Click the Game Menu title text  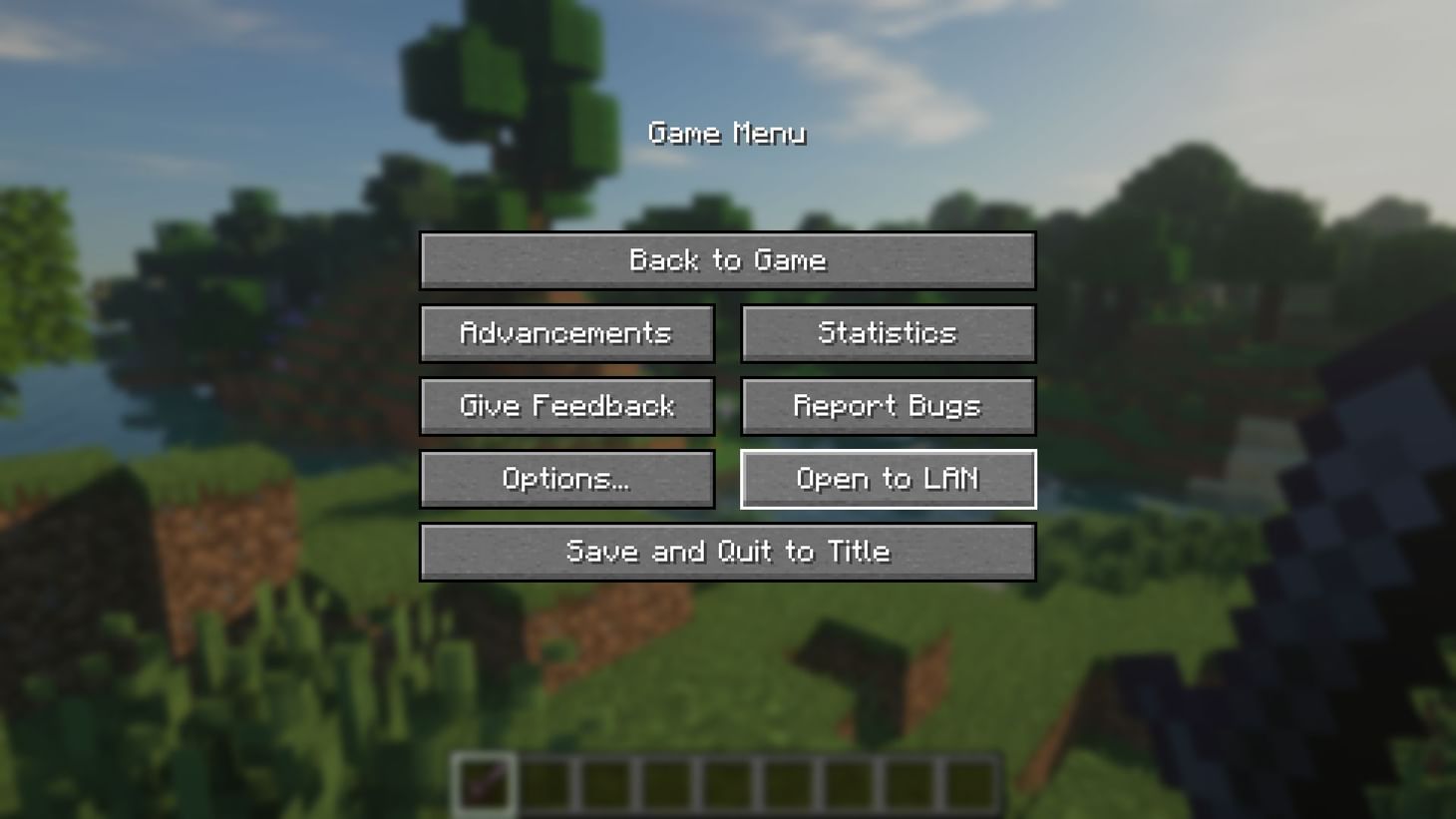[727, 133]
